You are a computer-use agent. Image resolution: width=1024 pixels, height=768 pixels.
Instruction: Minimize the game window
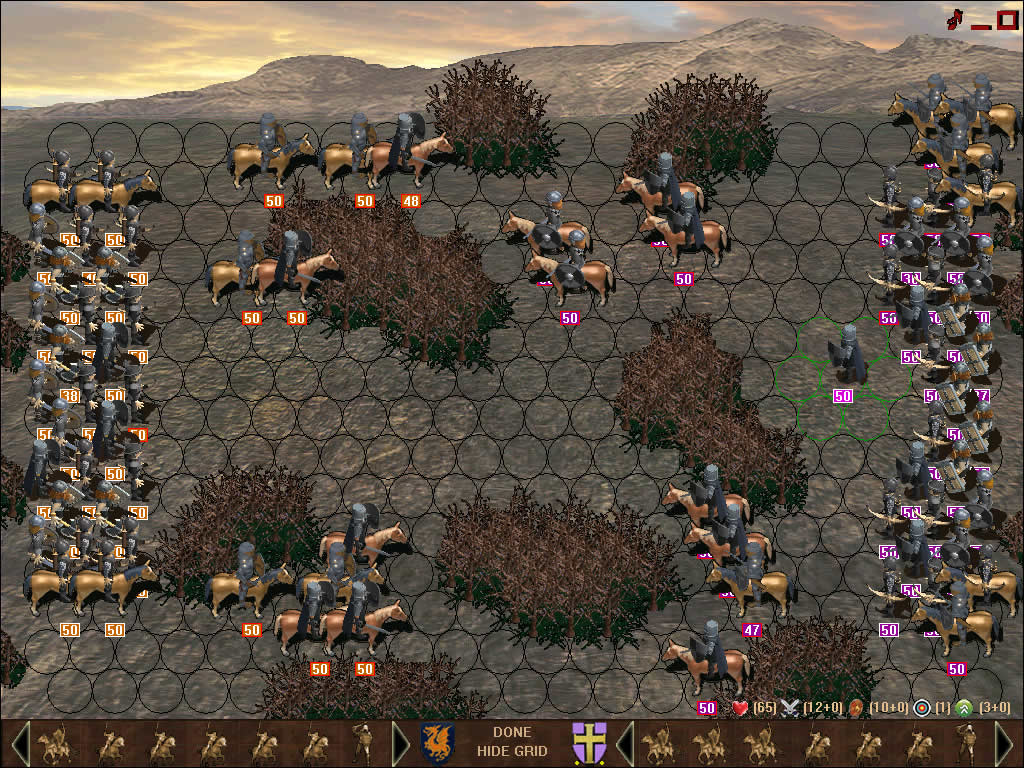point(980,22)
